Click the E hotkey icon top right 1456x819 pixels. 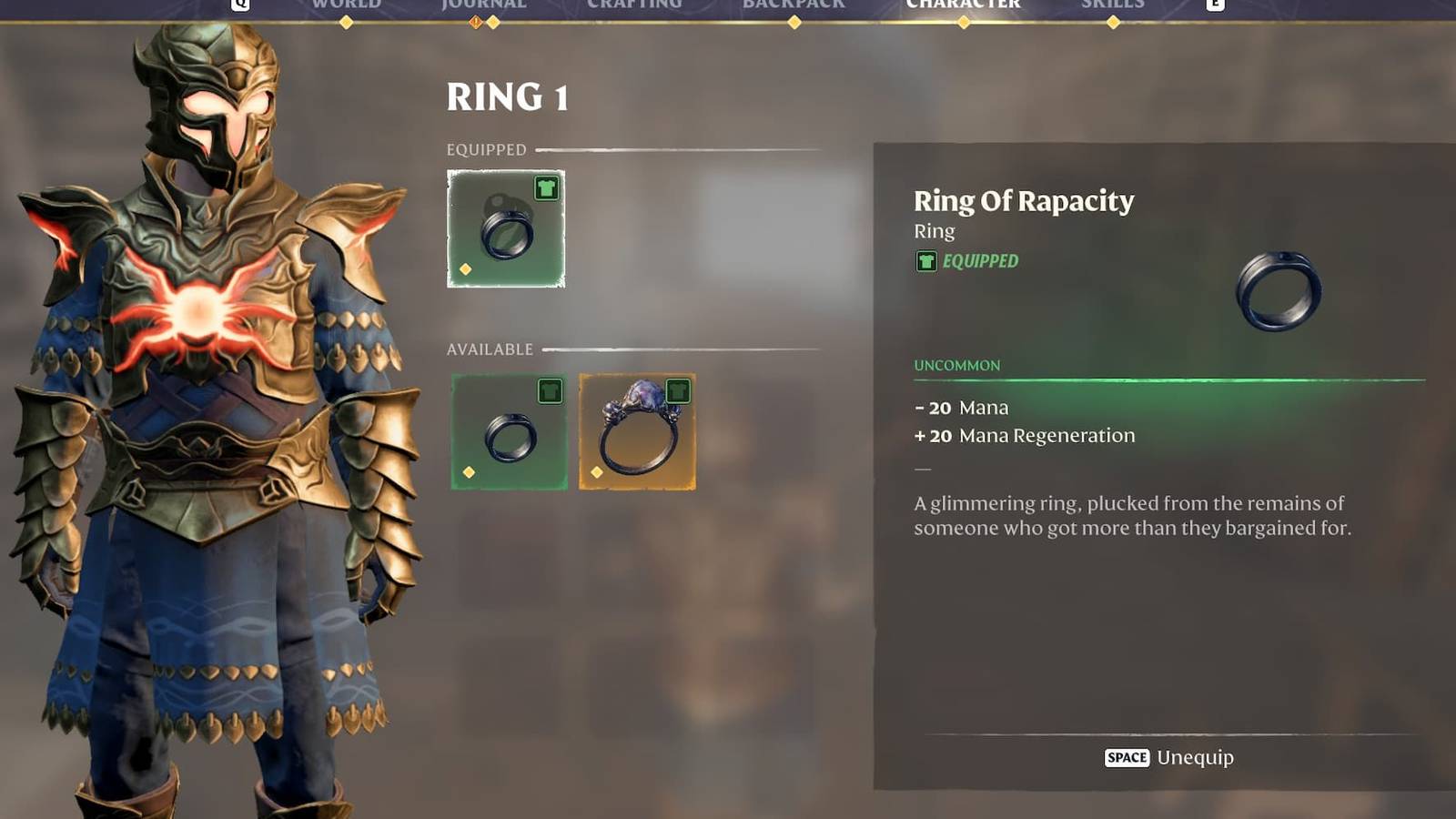coord(1218,5)
